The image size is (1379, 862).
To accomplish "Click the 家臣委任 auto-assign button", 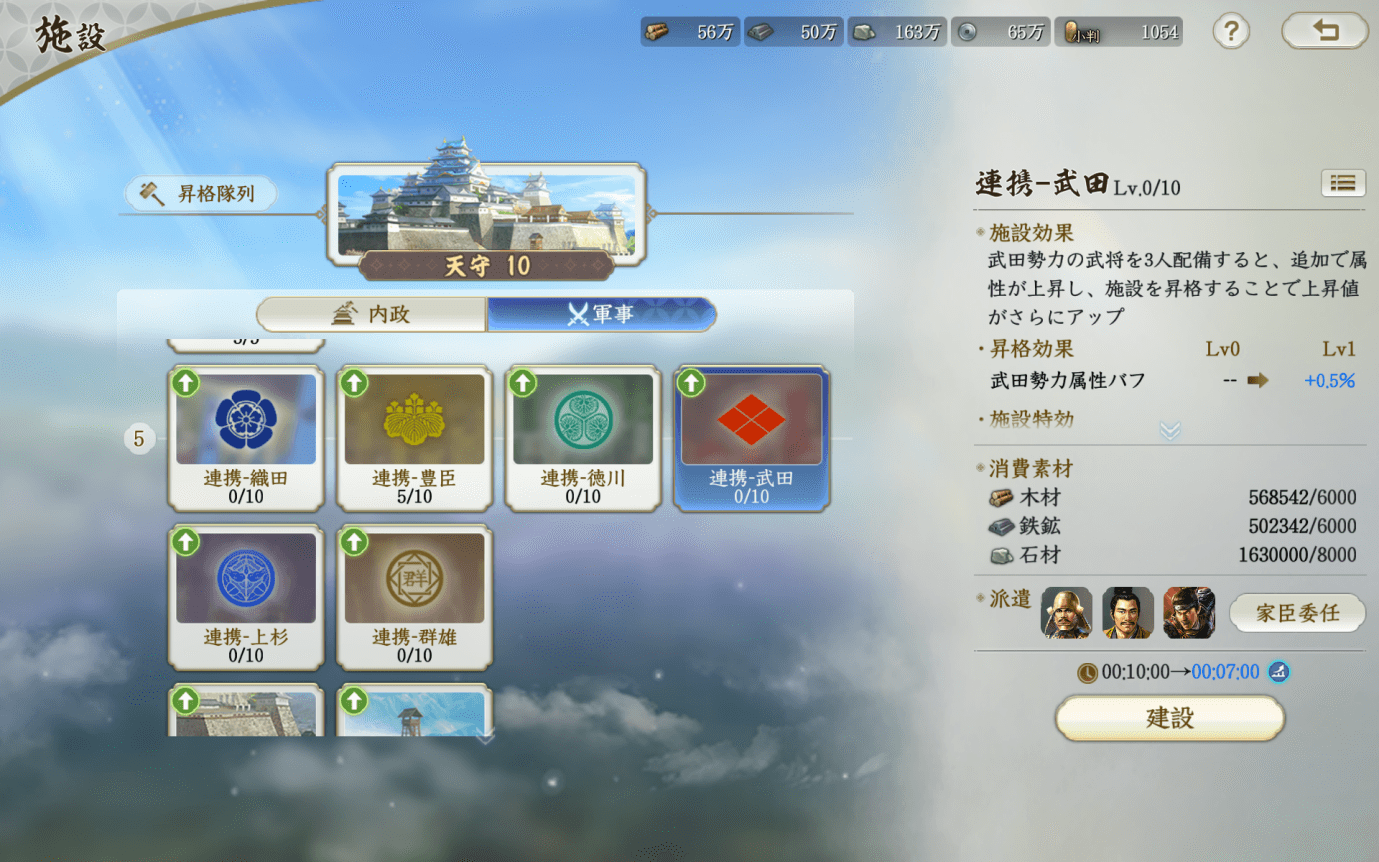I will (x=1297, y=613).
